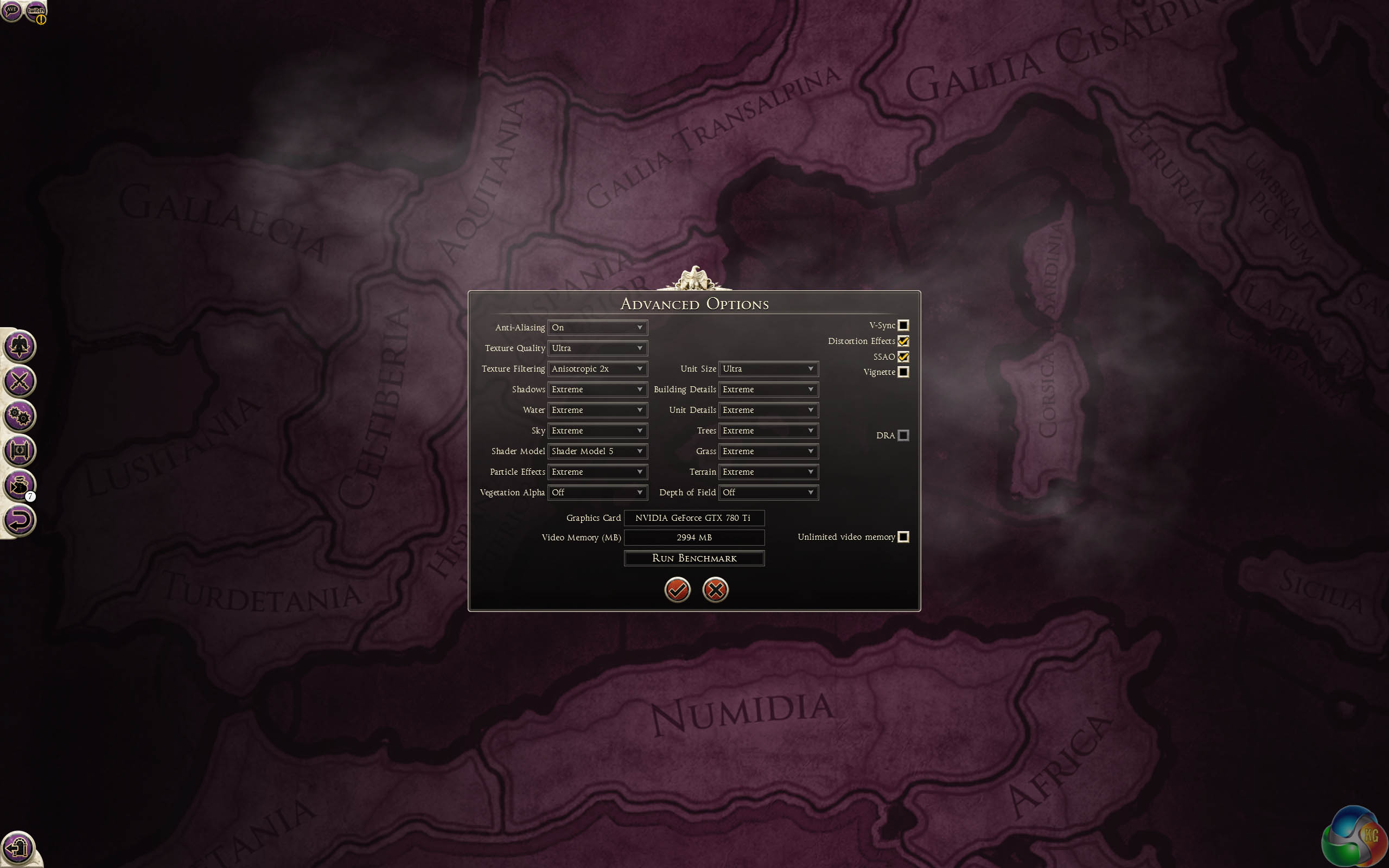Expand the Building Details dropdown
Screen dimensions: 1389x868
(768, 389)
